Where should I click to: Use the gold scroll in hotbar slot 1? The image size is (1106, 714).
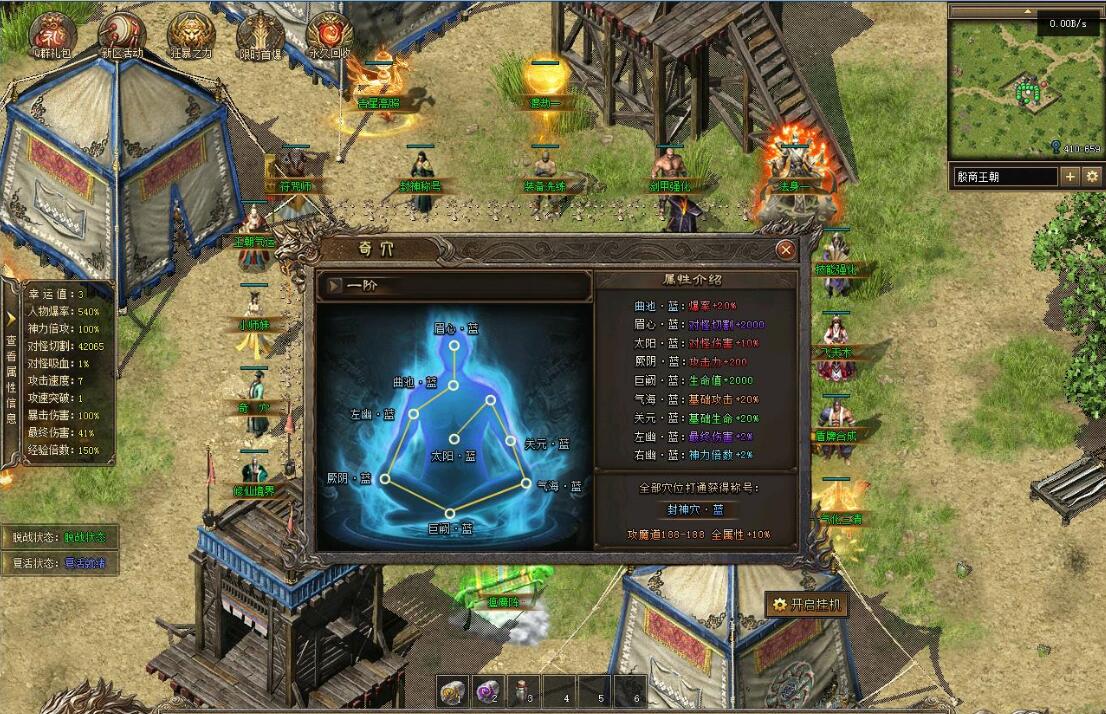(x=453, y=690)
